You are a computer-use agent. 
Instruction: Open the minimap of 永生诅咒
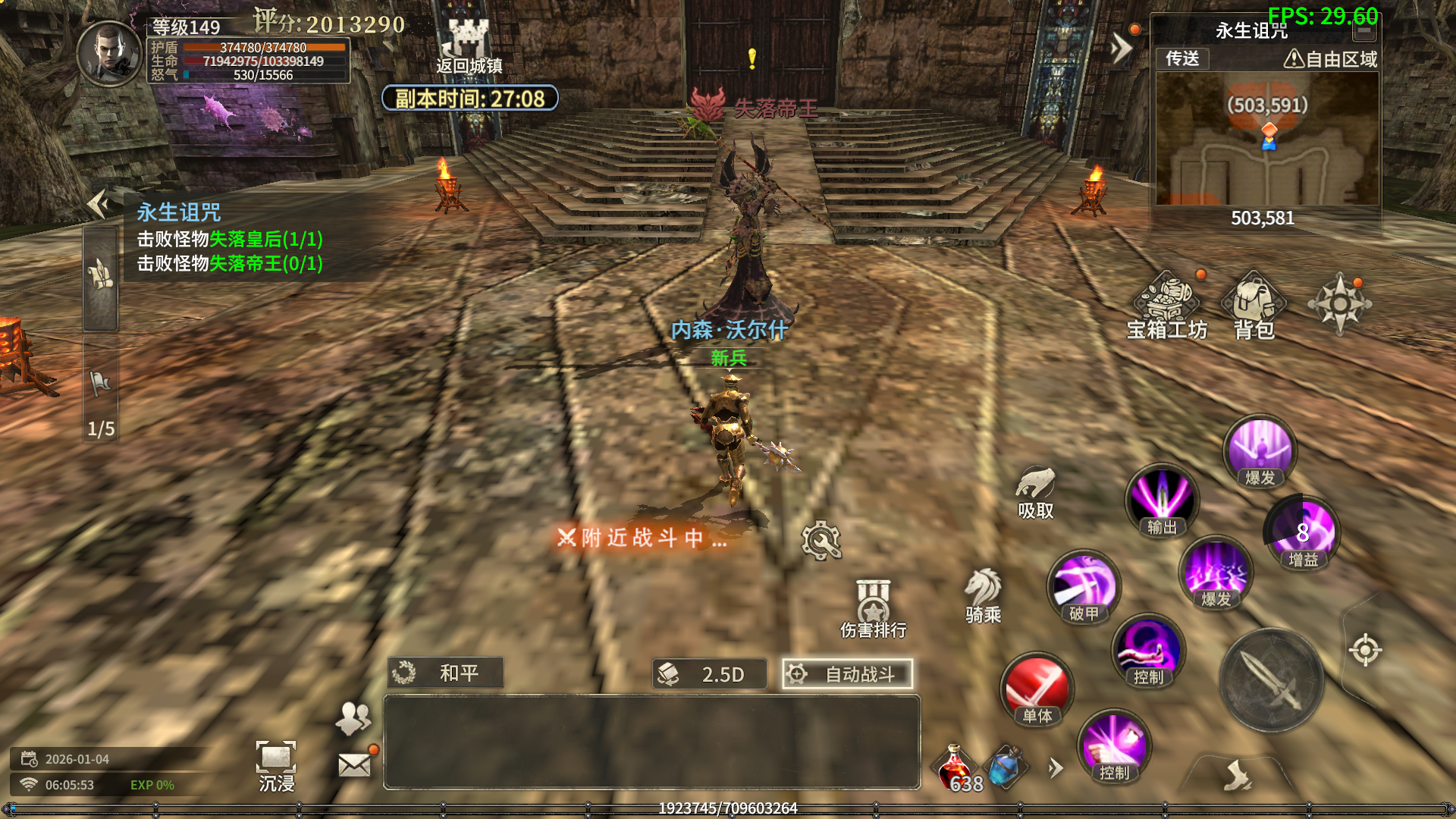(x=1266, y=139)
